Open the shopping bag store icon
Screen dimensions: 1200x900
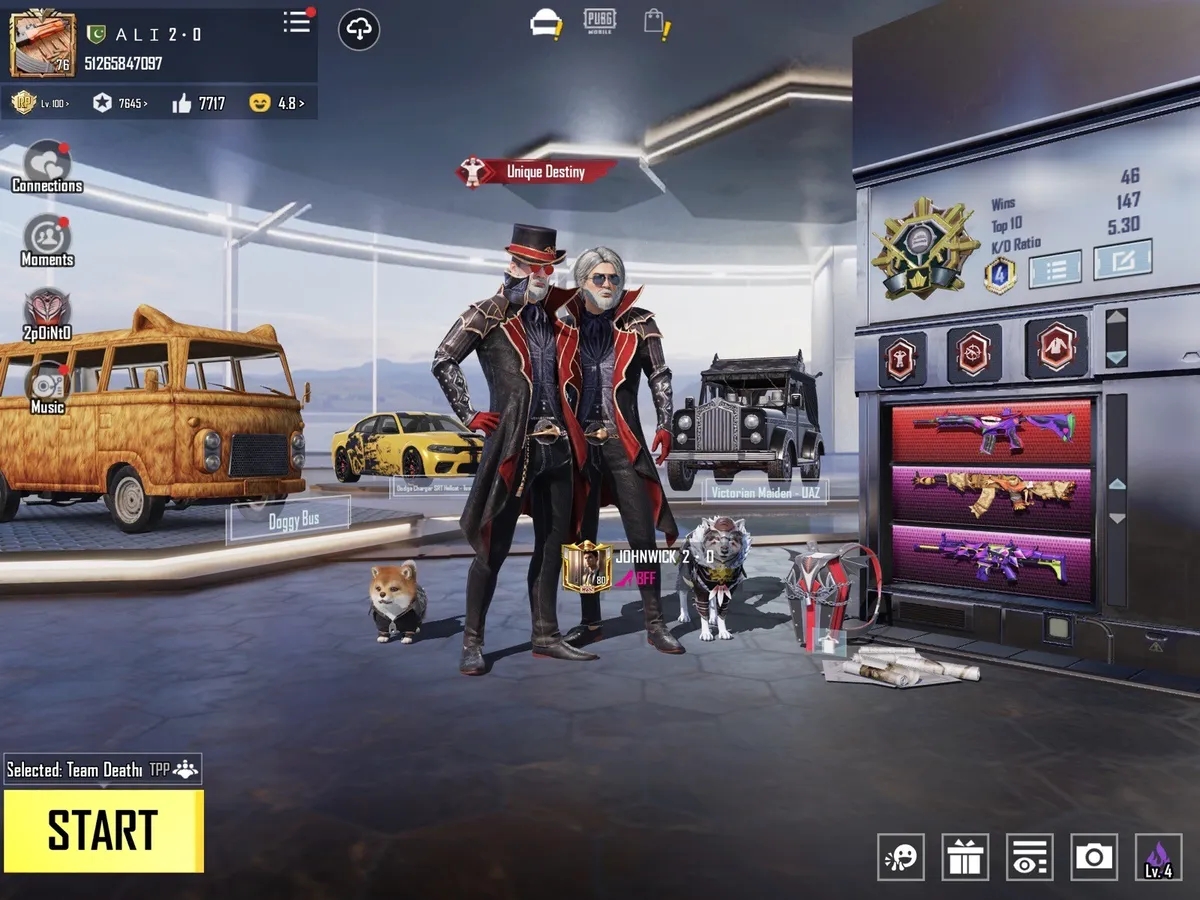click(x=655, y=24)
